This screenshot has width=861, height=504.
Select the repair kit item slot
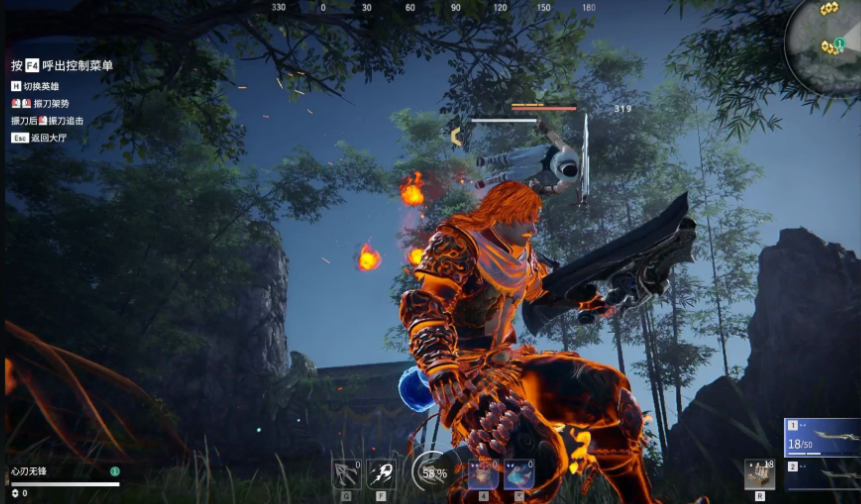click(x=759, y=474)
